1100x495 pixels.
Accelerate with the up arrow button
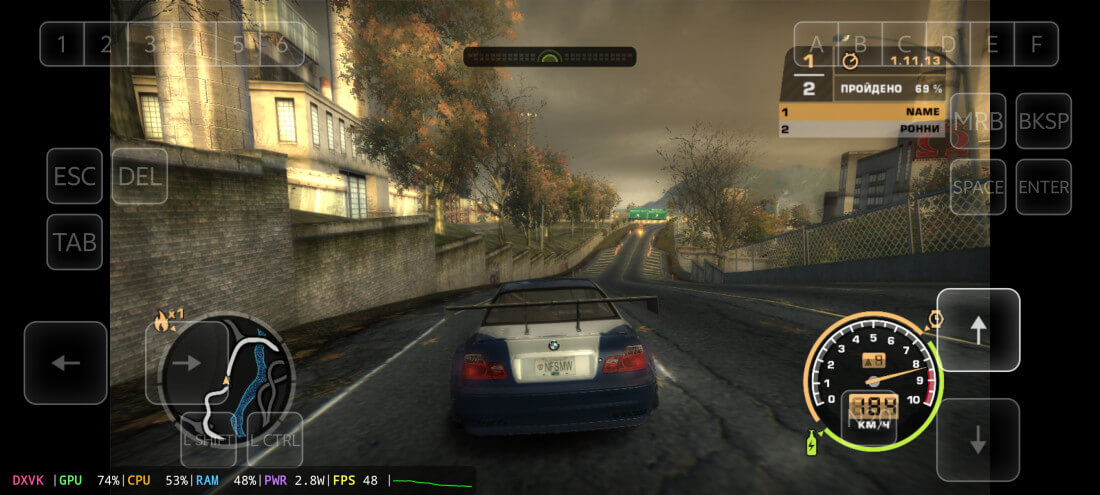click(x=978, y=329)
